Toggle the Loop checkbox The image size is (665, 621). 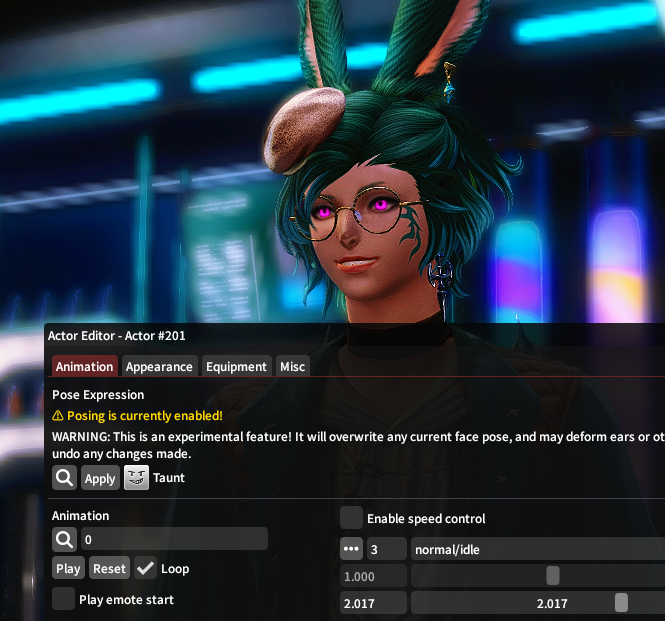click(146, 569)
